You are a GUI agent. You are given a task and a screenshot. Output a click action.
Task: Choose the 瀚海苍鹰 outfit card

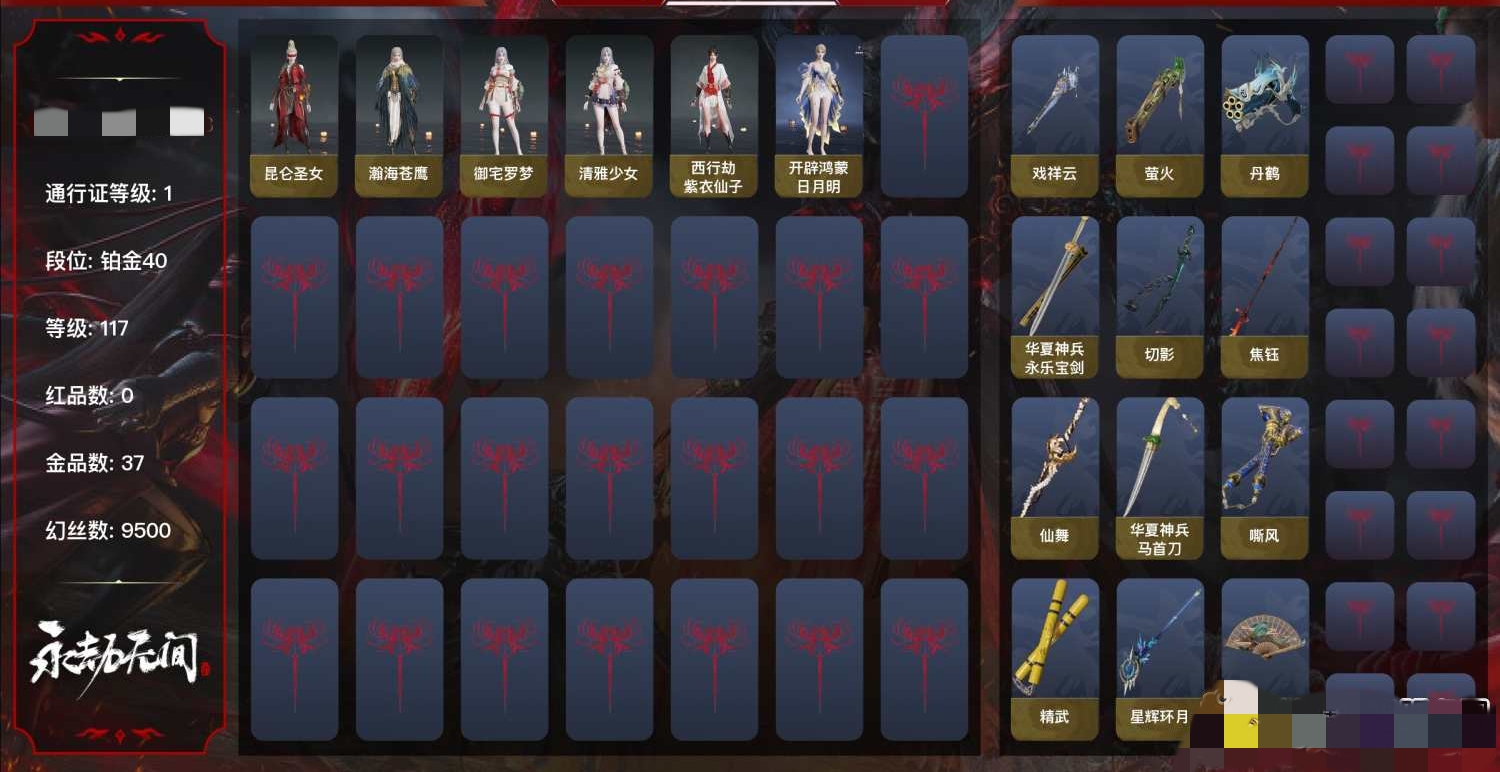coord(399,116)
